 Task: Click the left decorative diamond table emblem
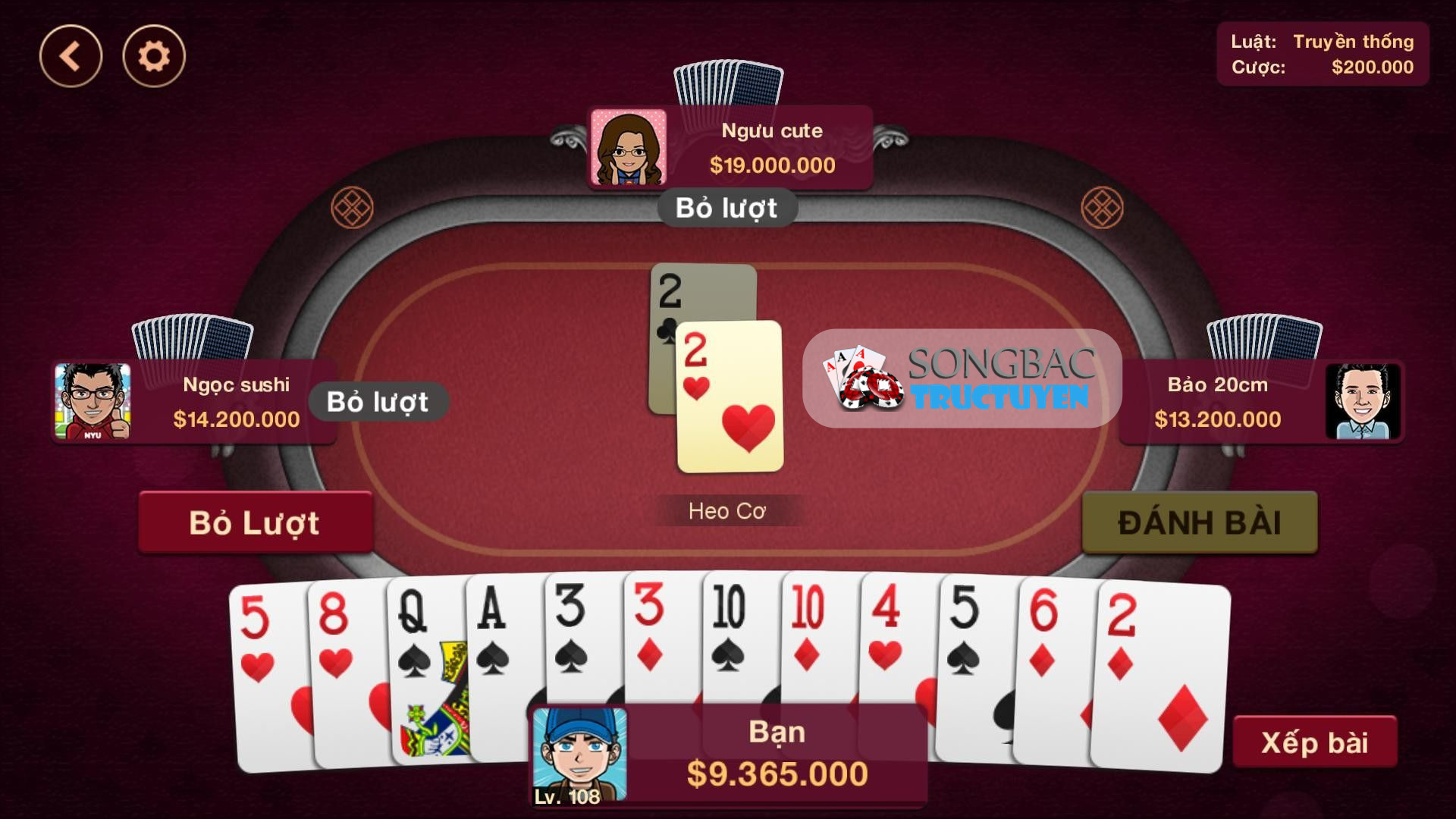point(353,206)
